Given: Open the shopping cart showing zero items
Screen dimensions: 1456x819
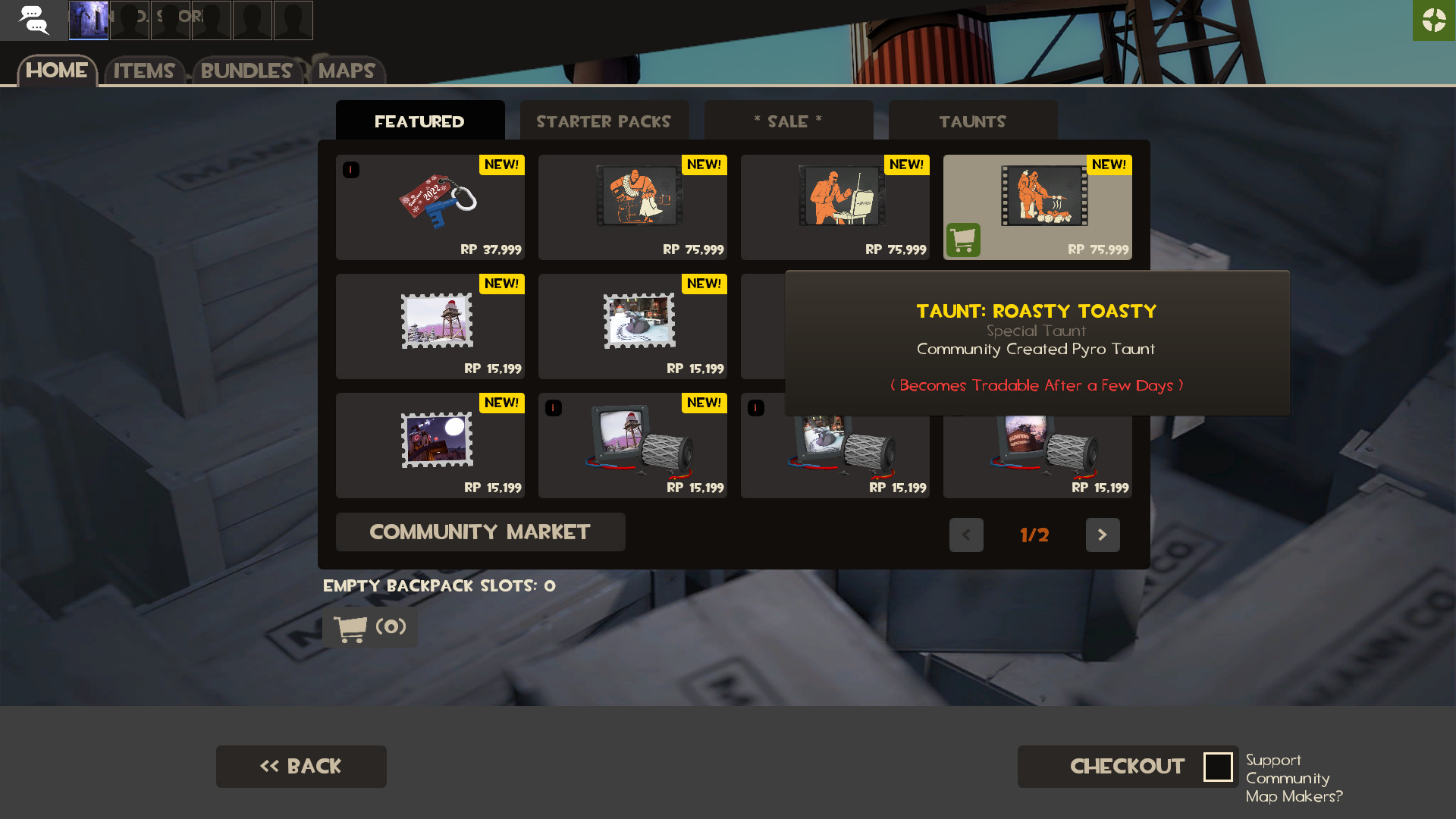Looking at the screenshot, I should pos(369,628).
